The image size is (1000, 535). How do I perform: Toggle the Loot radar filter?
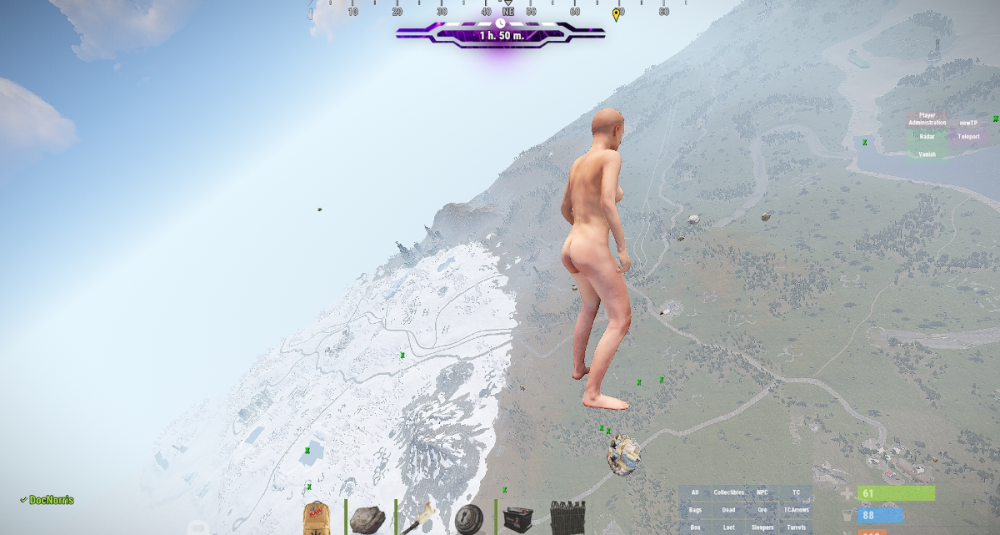[x=729, y=527]
